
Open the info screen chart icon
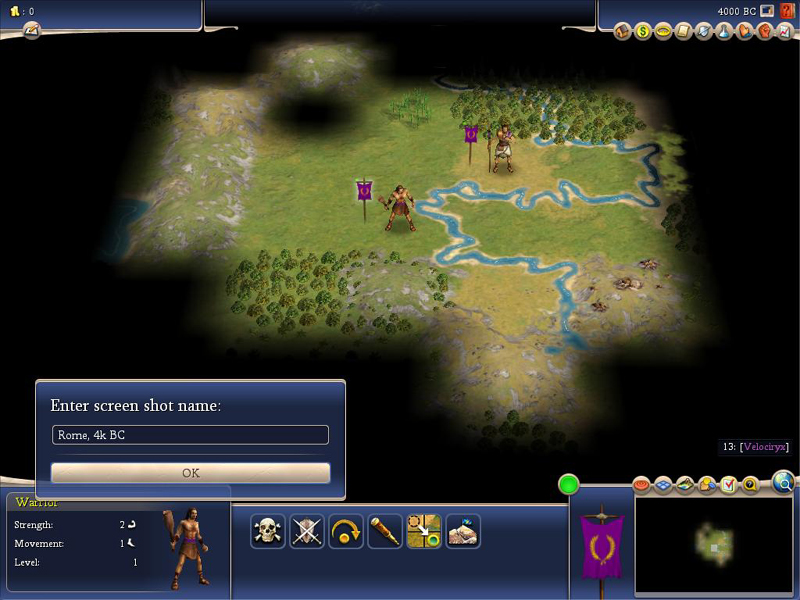785,32
